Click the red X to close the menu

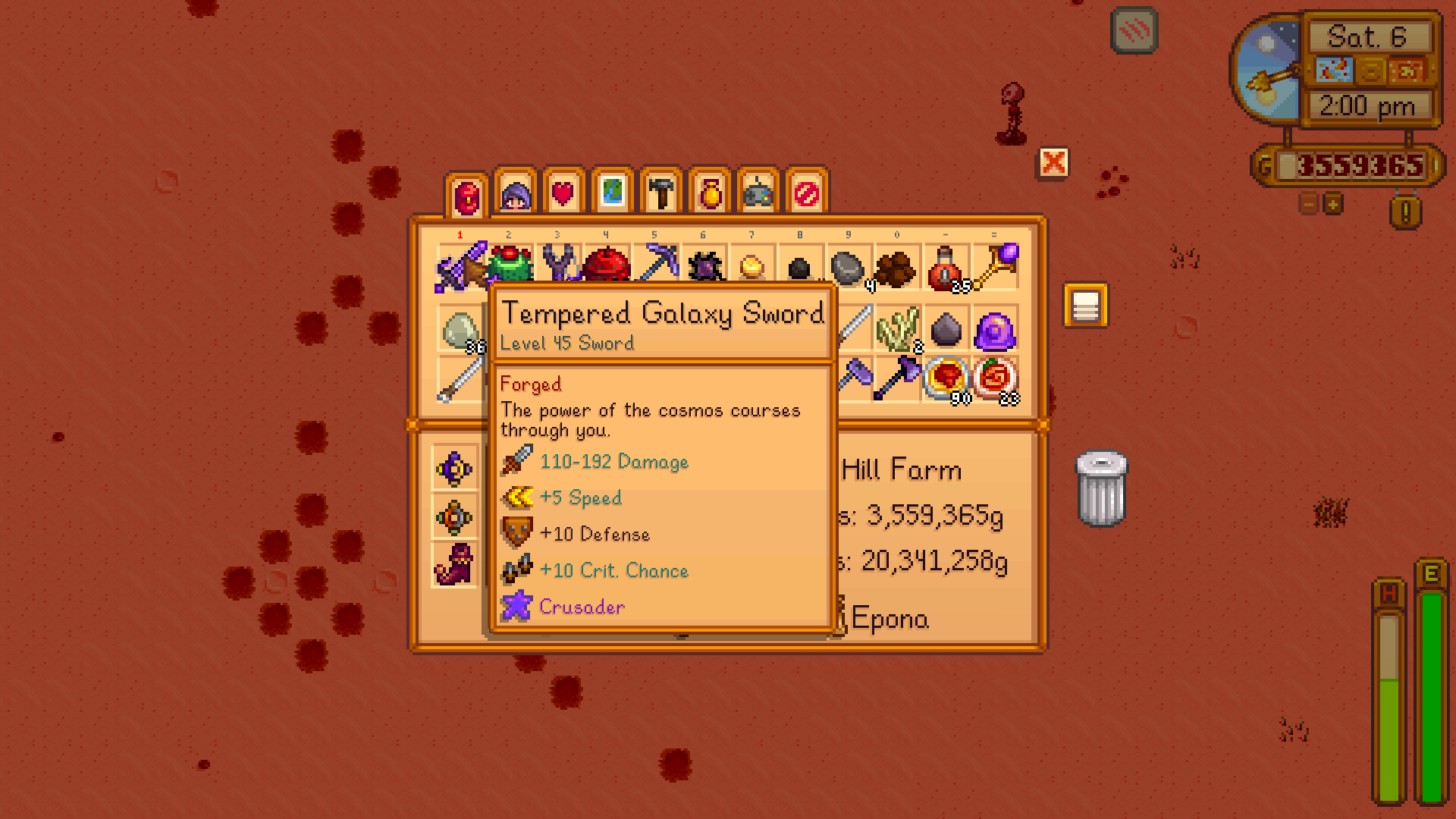coord(1053,163)
